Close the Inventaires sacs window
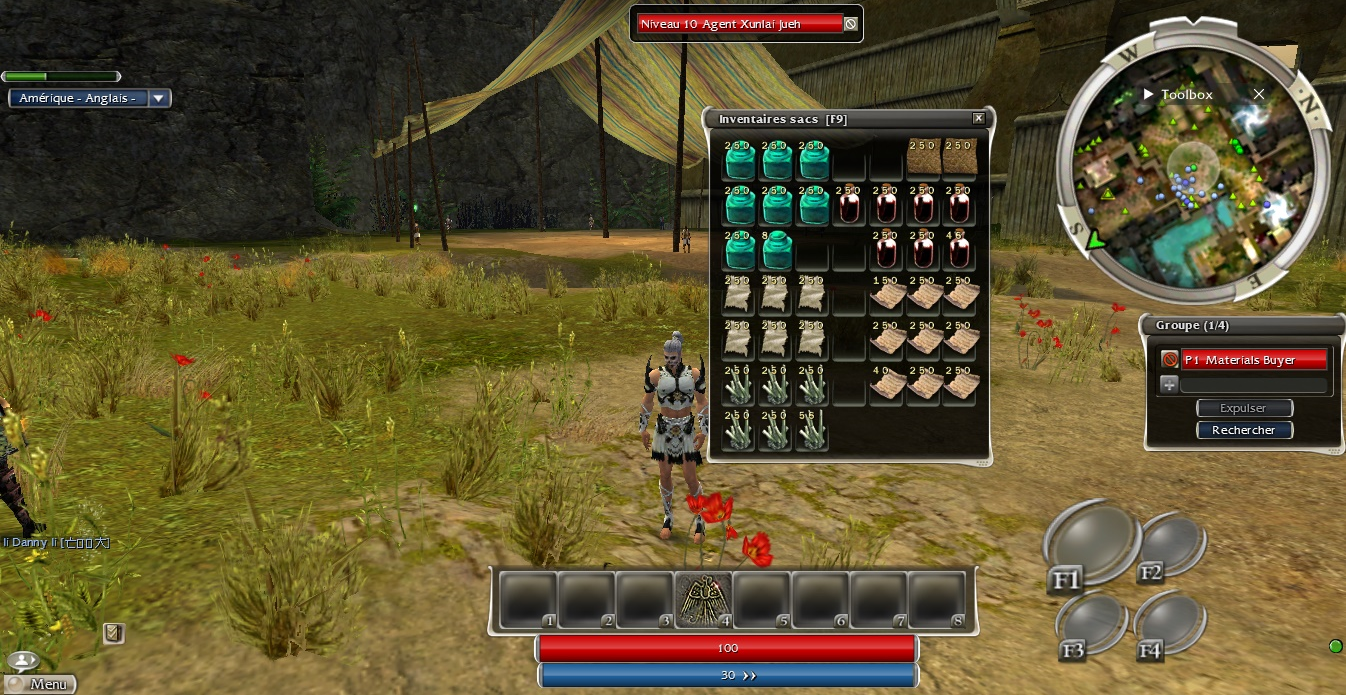This screenshot has height=695, width=1346. pos(979,119)
